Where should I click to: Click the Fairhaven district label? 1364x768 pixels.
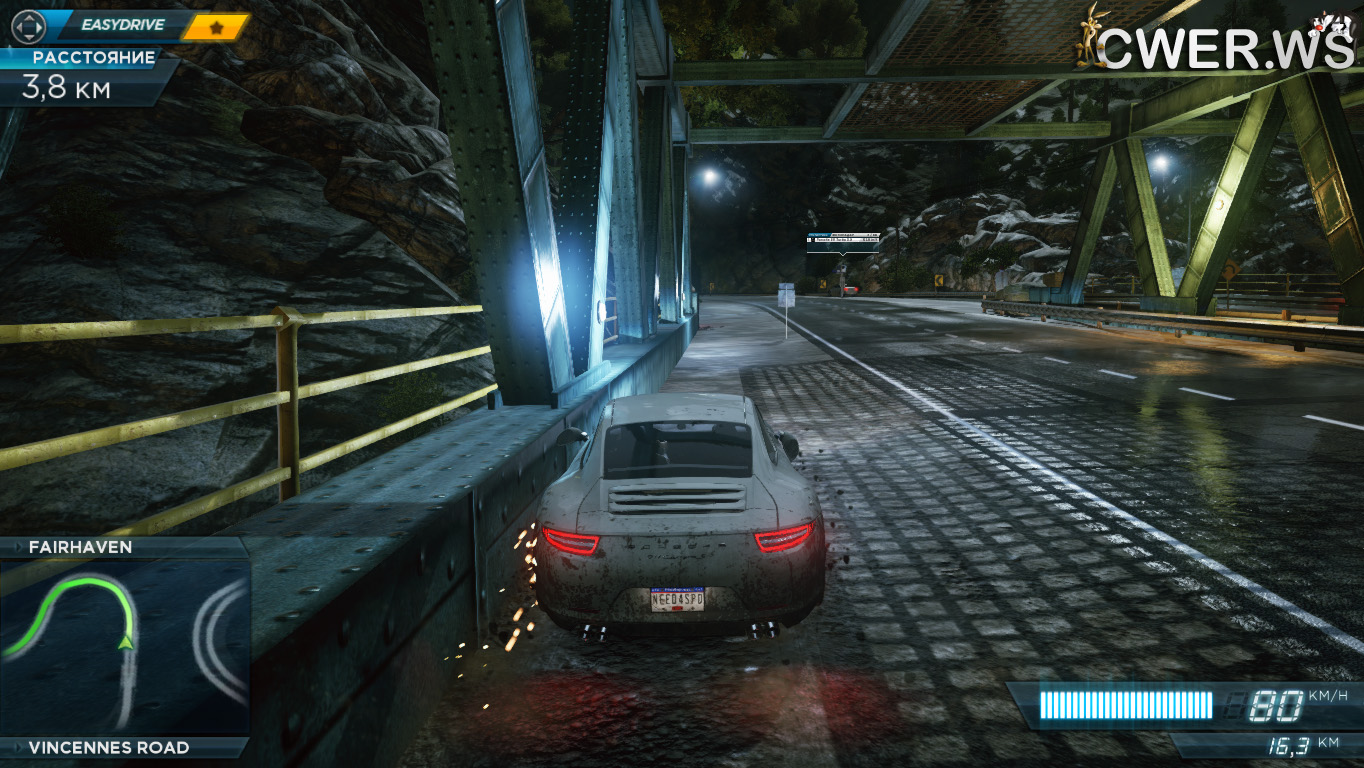click(81, 547)
